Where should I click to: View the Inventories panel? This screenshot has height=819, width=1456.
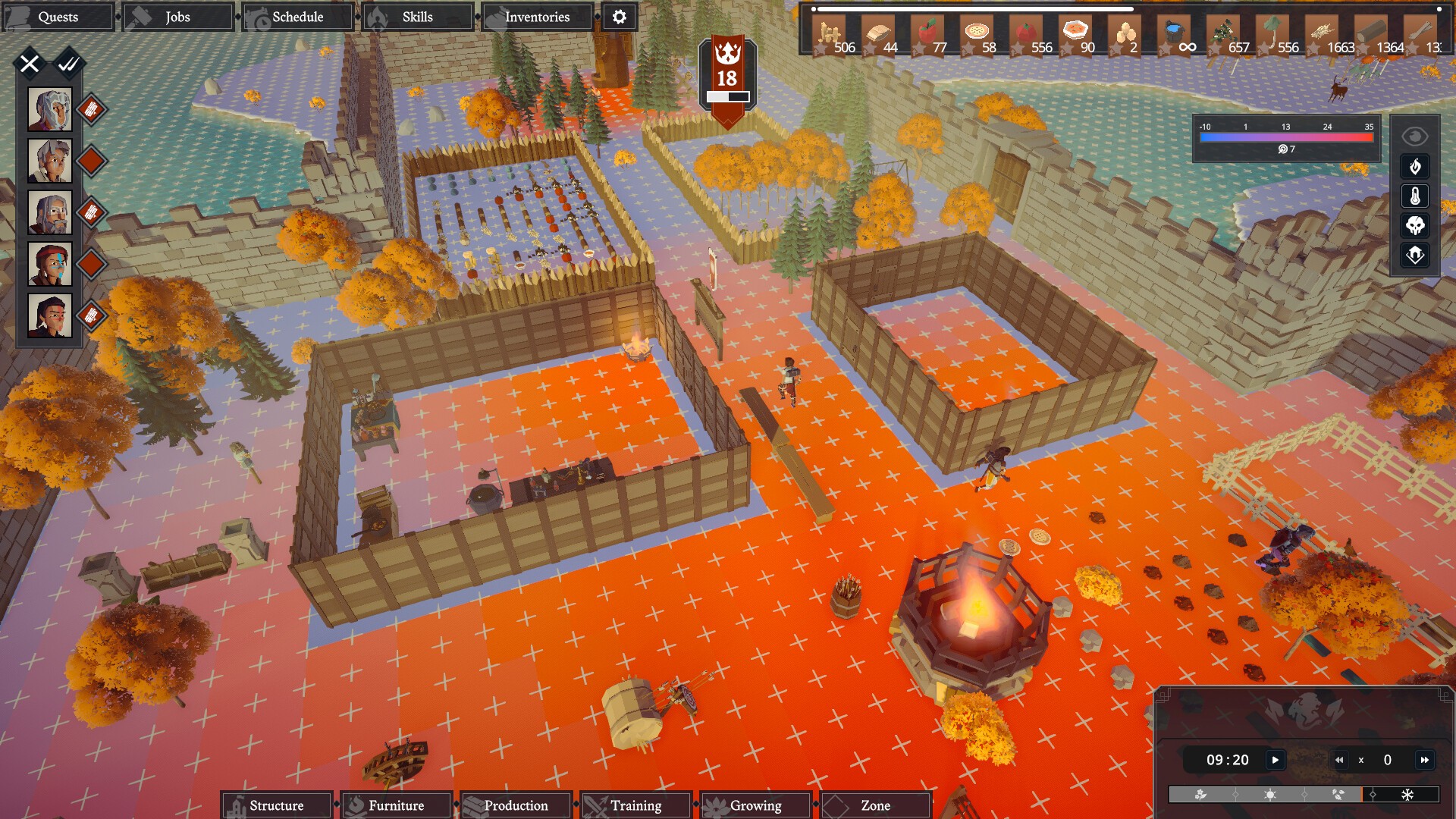pos(537,17)
